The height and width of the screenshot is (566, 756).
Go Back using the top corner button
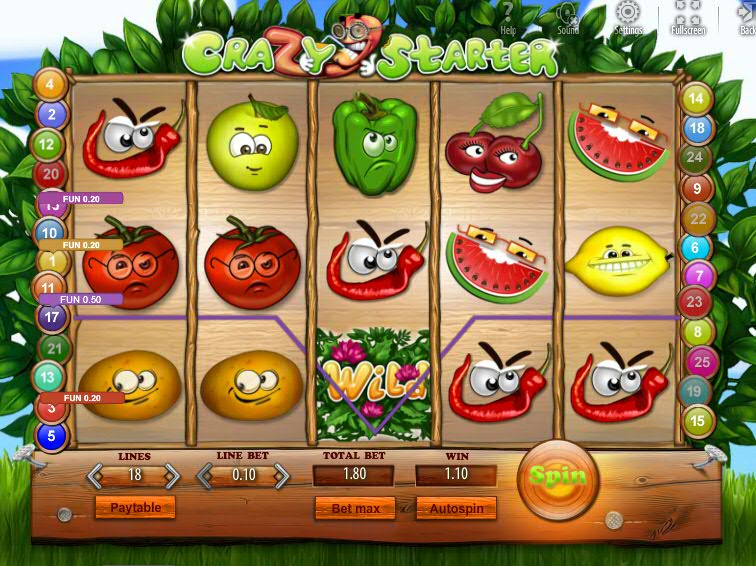[746, 17]
